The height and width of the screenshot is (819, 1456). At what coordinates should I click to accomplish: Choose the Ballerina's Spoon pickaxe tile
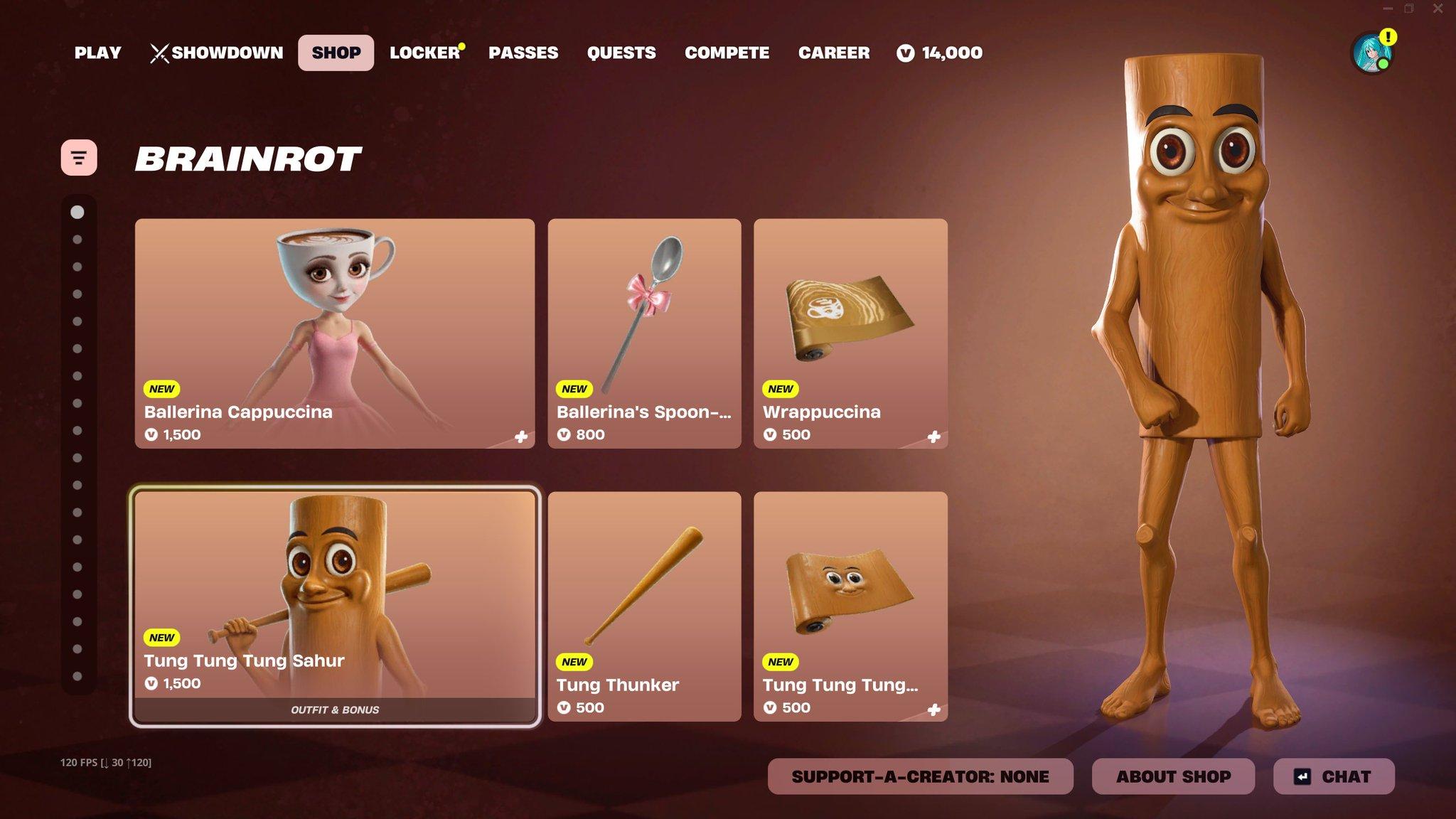click(644, 333)
